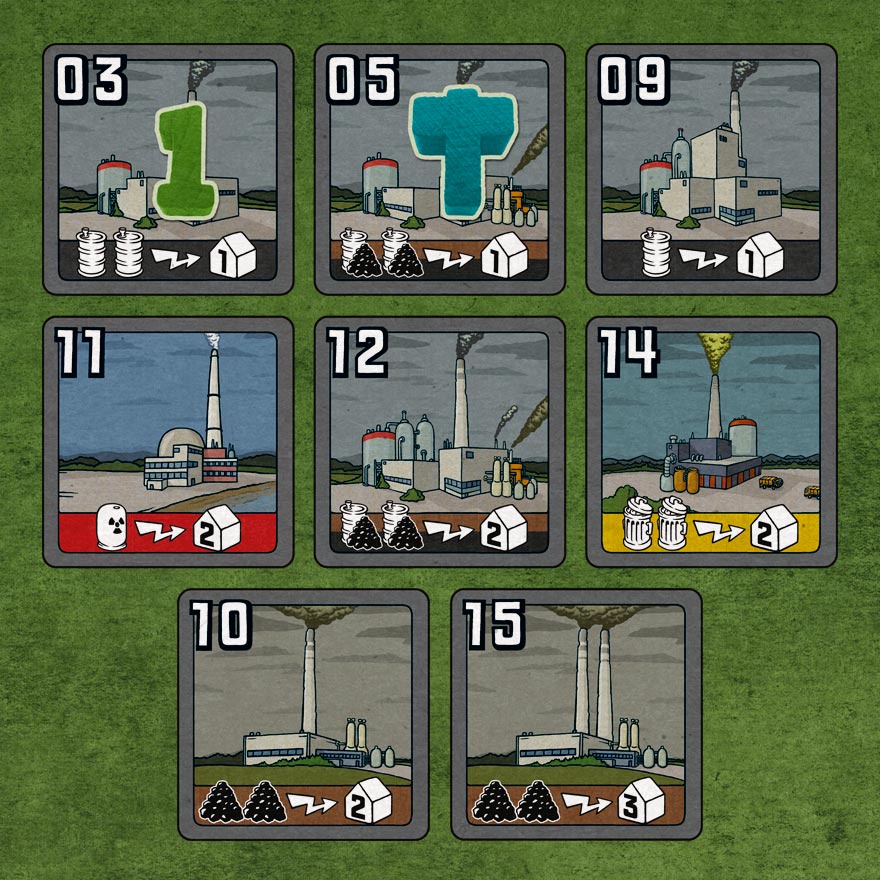This screenshot has width=880, height=880.
Task: Select nuclear power plant card 11
Action: coord(168,442)
